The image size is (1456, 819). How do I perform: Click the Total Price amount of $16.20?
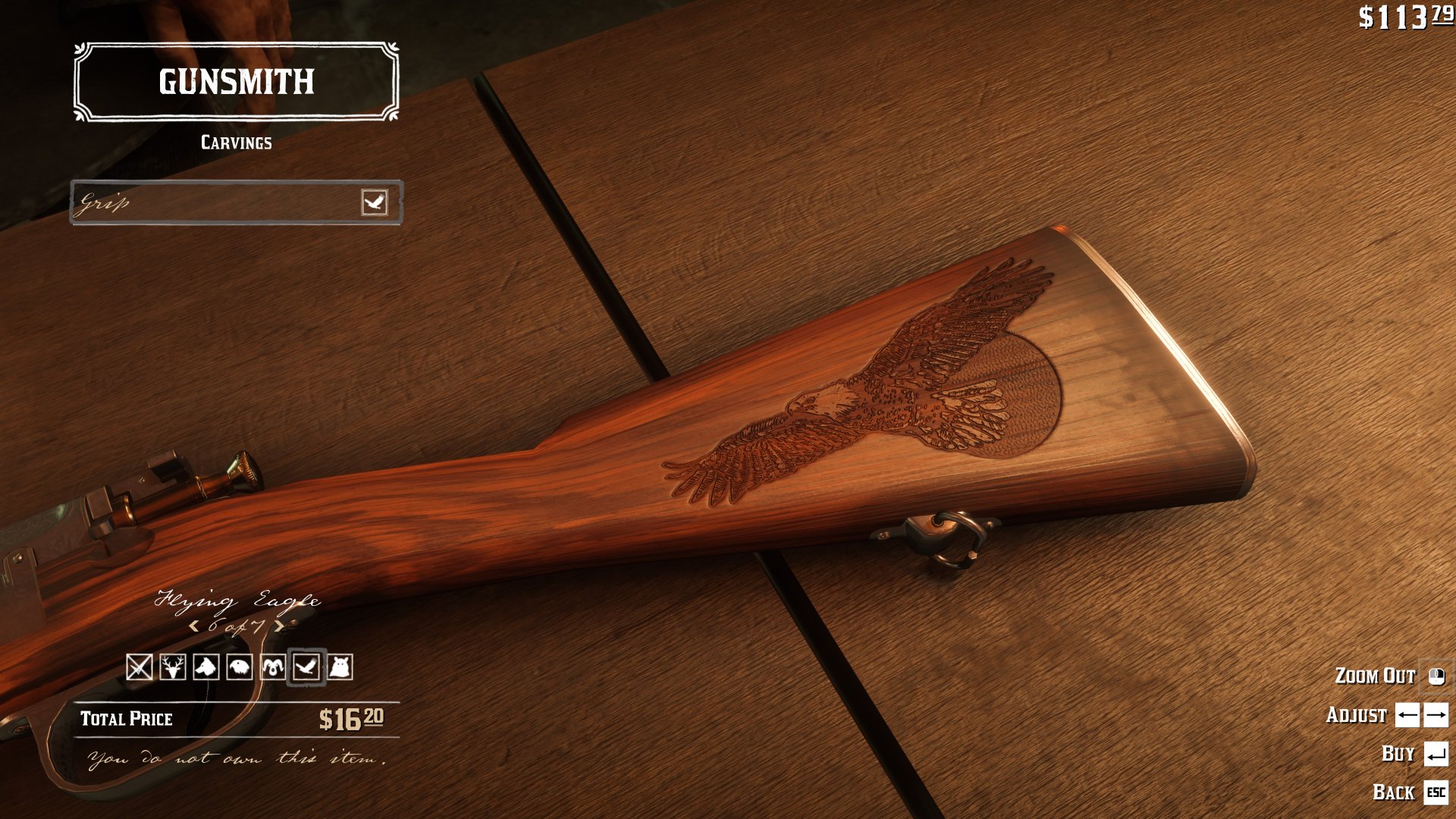[x=350, y=718]
